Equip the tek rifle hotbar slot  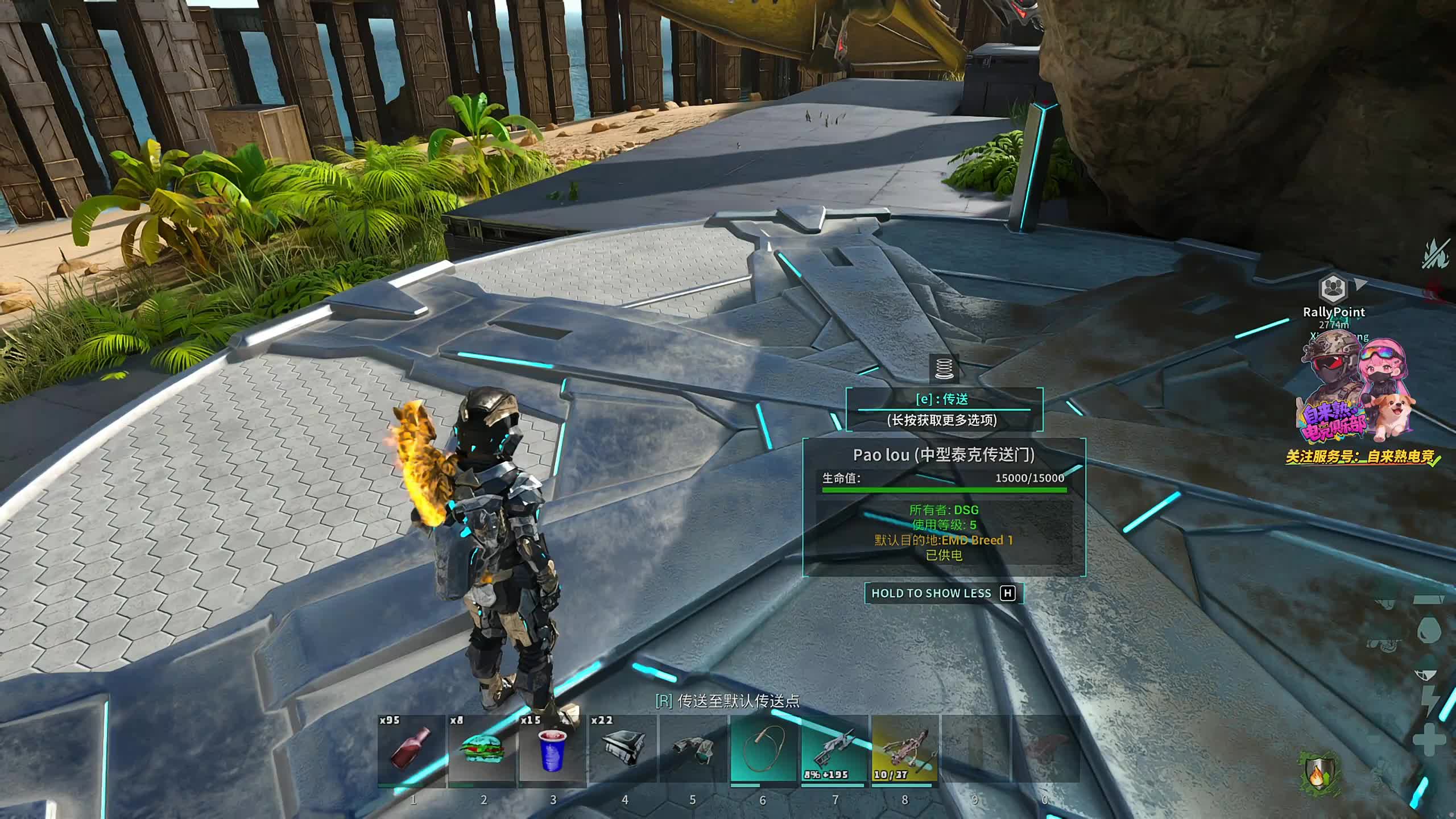(x=834, y=748)
